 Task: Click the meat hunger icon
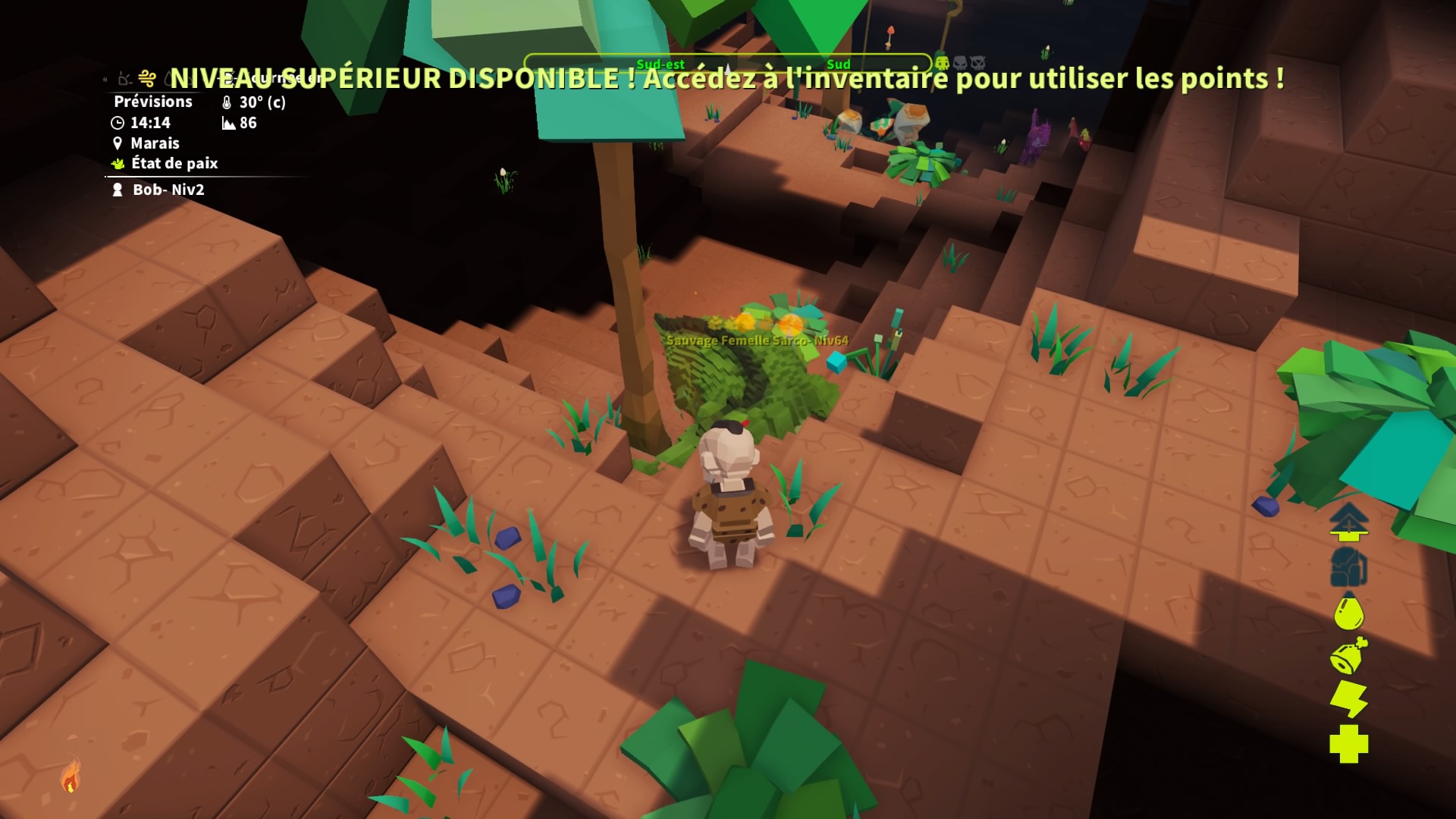tap(1348, 656)
